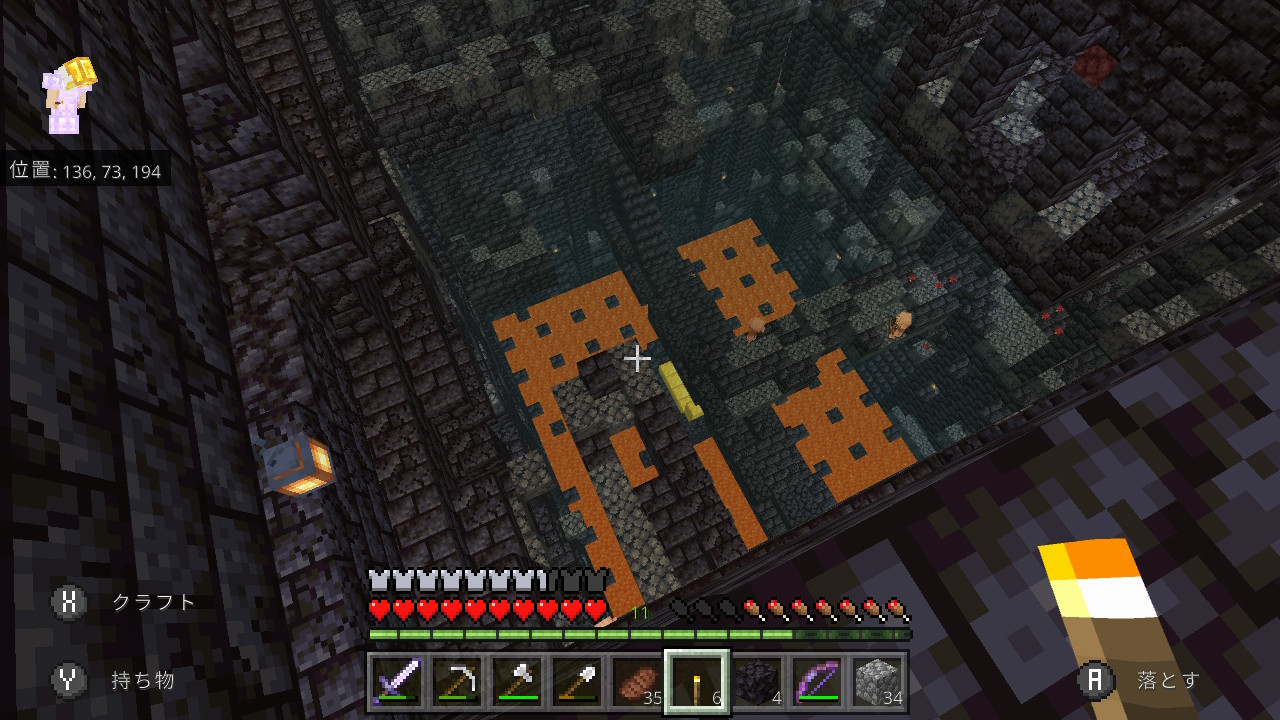Click the crosshair at screen center

[638, 358]
